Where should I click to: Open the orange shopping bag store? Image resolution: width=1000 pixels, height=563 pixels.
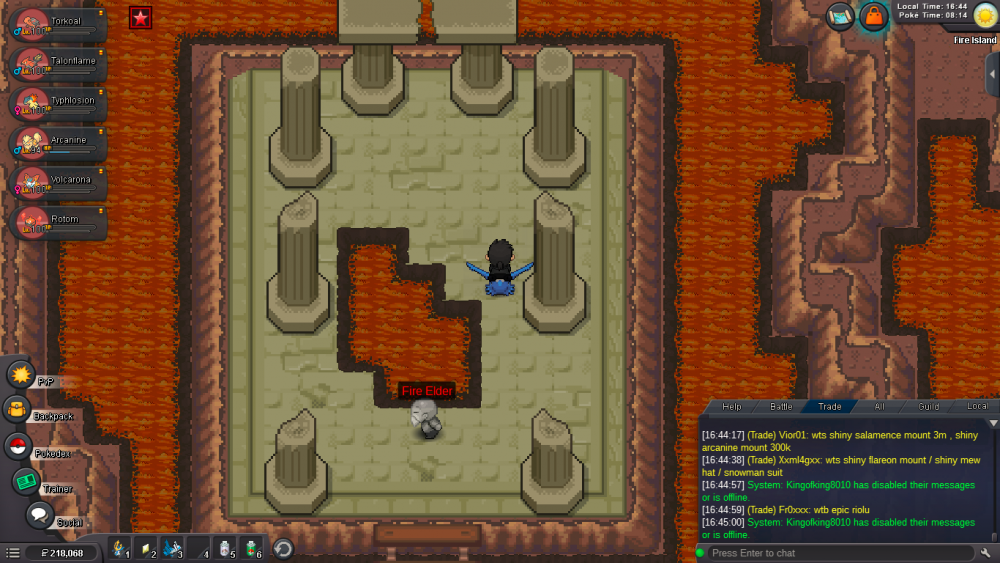click(x=874, y=17)
